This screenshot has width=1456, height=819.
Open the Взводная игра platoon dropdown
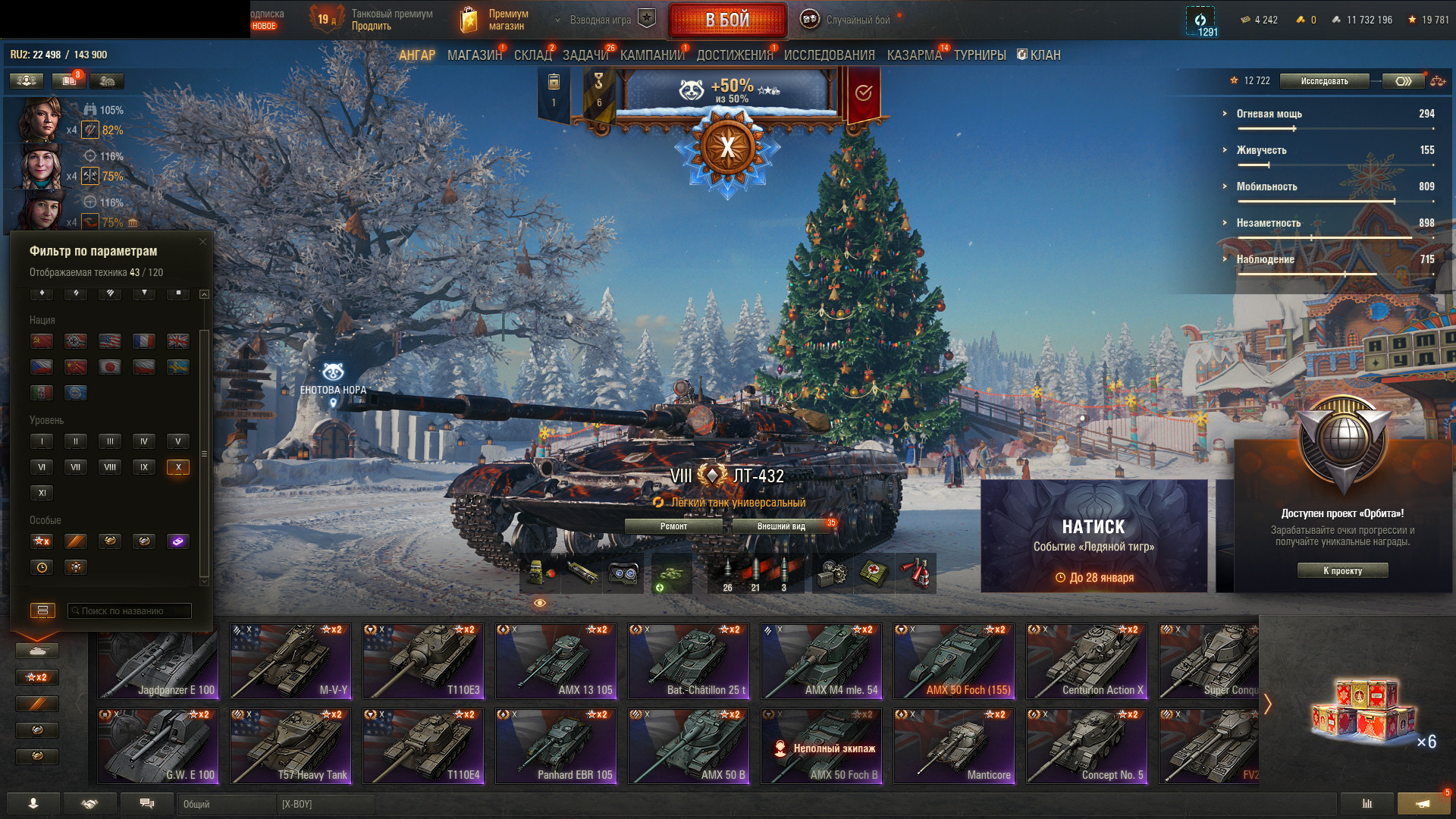(x=599, y=20)
